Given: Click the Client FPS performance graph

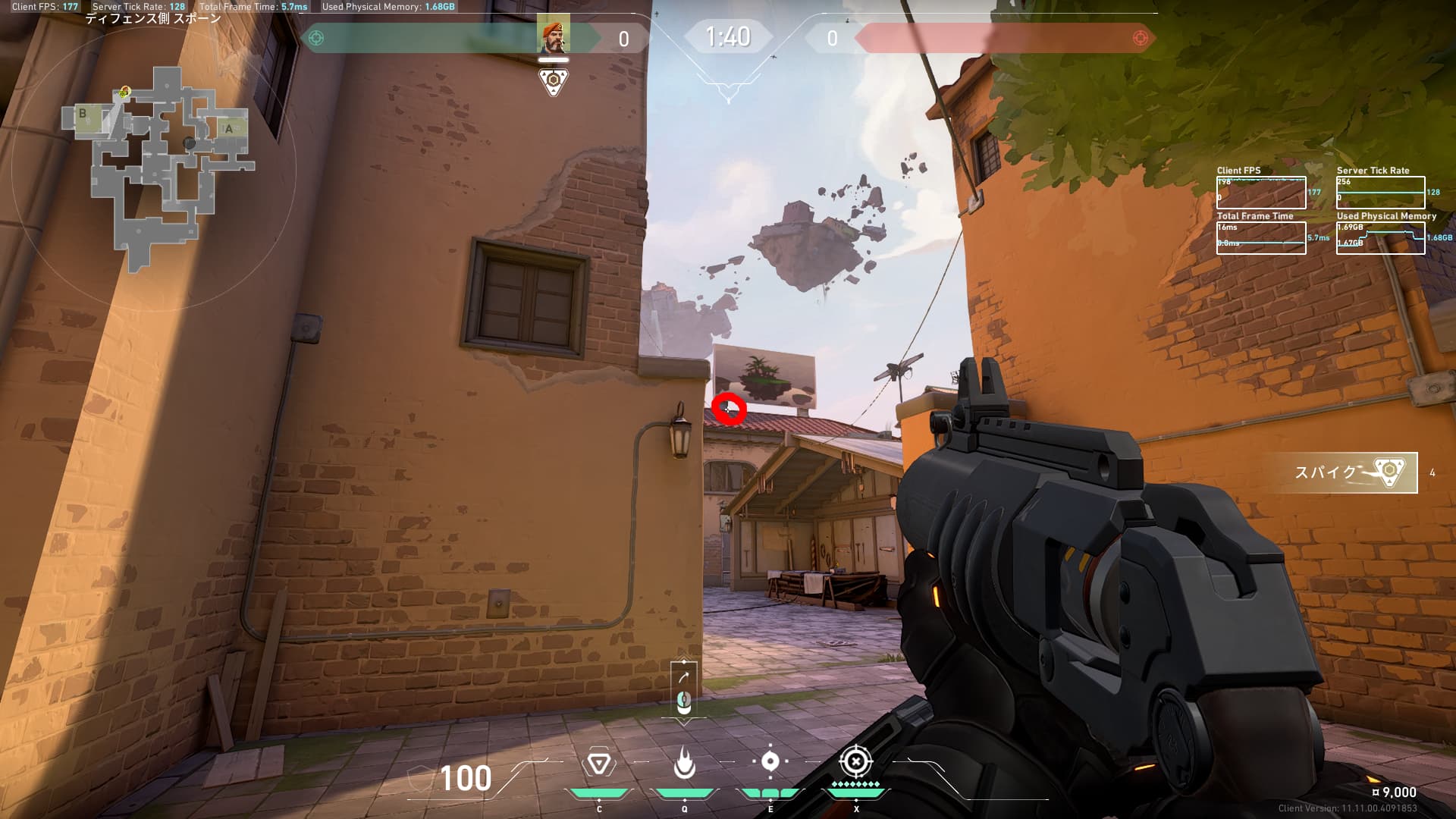Looking at the screenshot, I should click(1261, 193).
